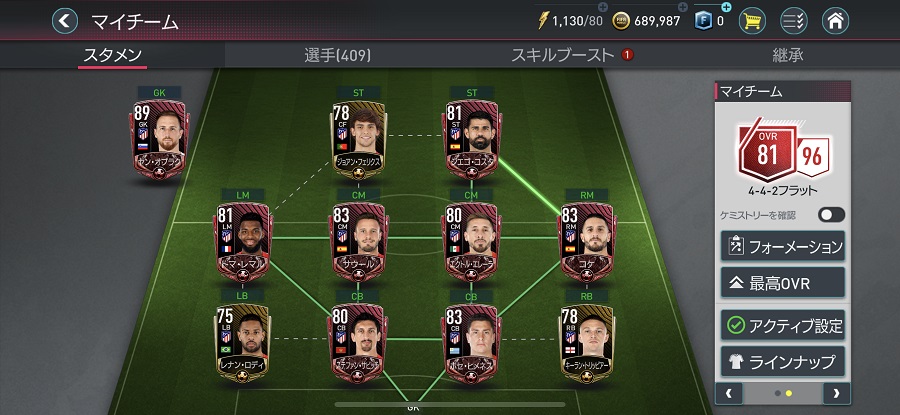Go to the next team panel page
900x415 pixels.
point(835,393)
